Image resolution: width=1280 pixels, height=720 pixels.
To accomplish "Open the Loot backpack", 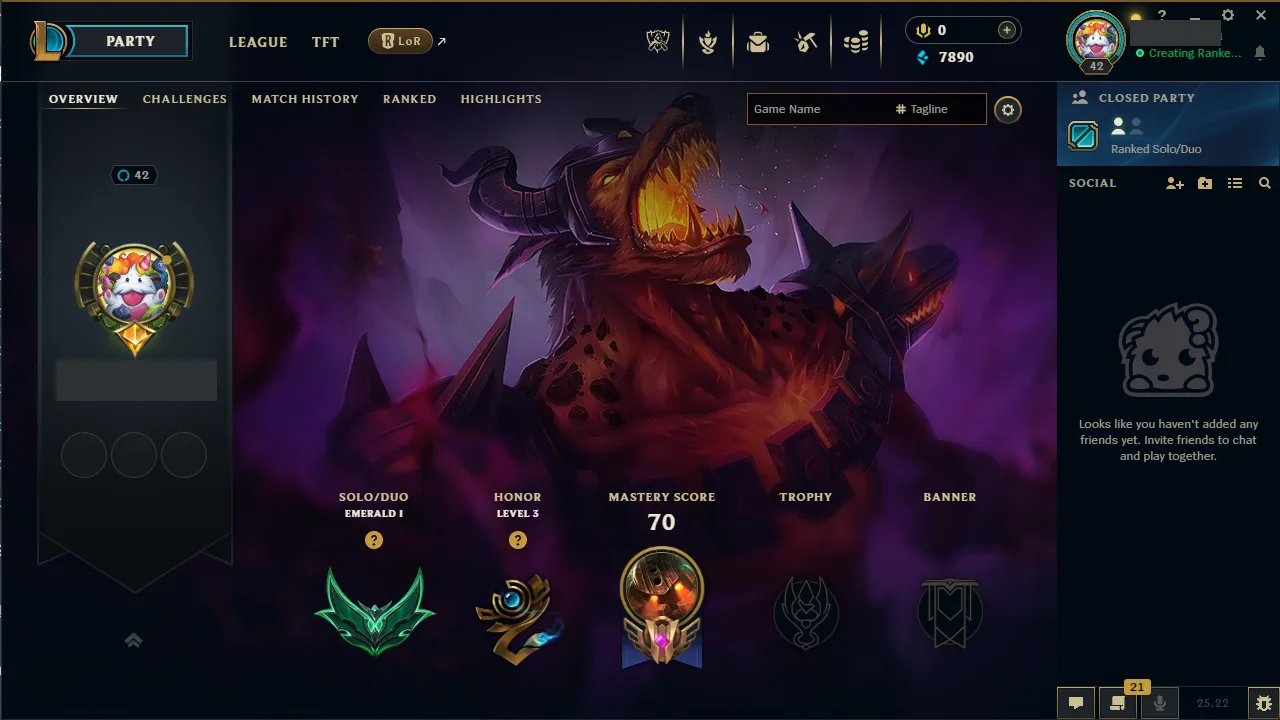I will pyautogui.click(x=758, y=42).
